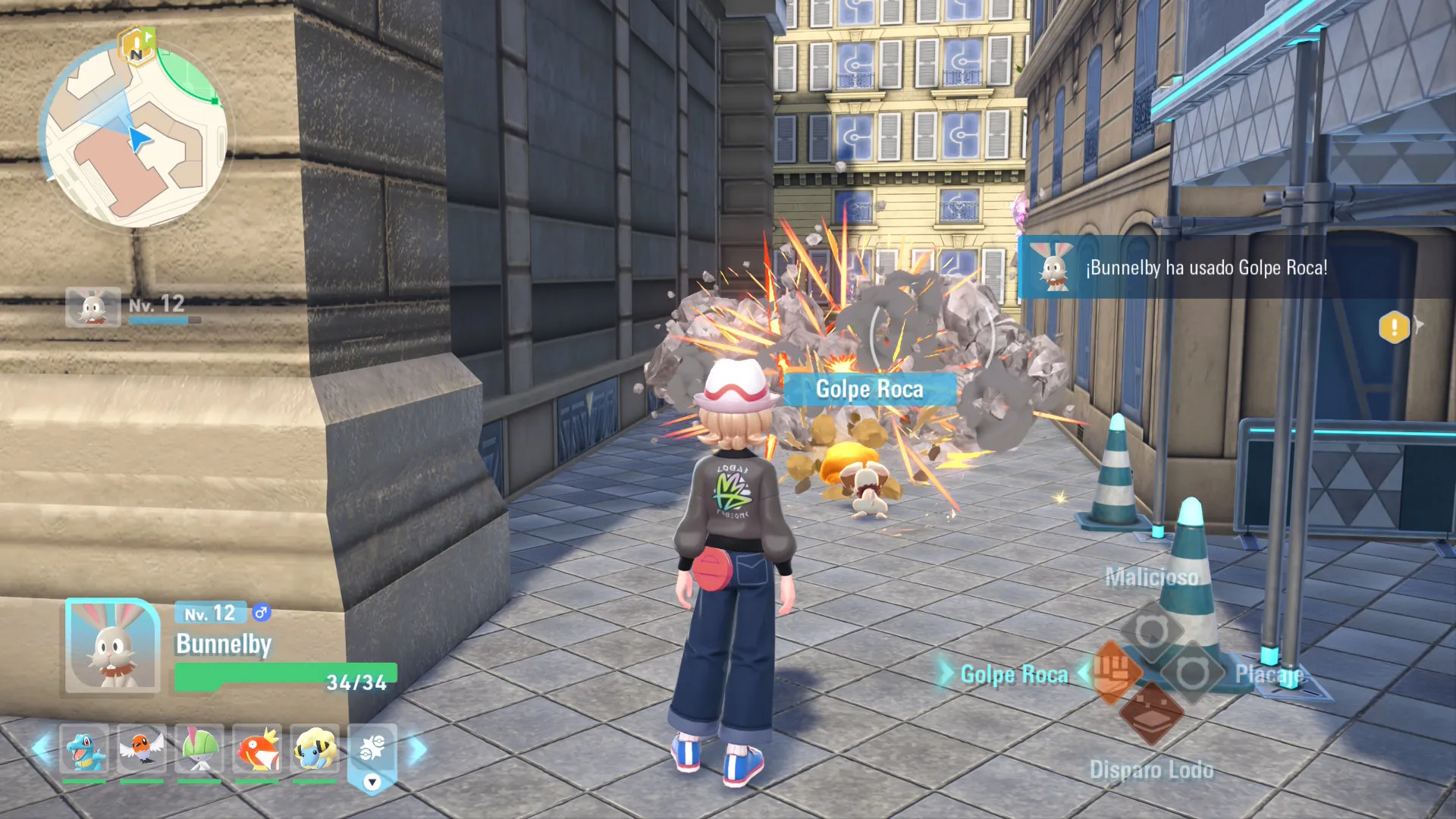Open the Poké Ball swap dropdown slot
Image resolution: width=1456 pixels, height=819 pixels.
[x=372, y=757]
